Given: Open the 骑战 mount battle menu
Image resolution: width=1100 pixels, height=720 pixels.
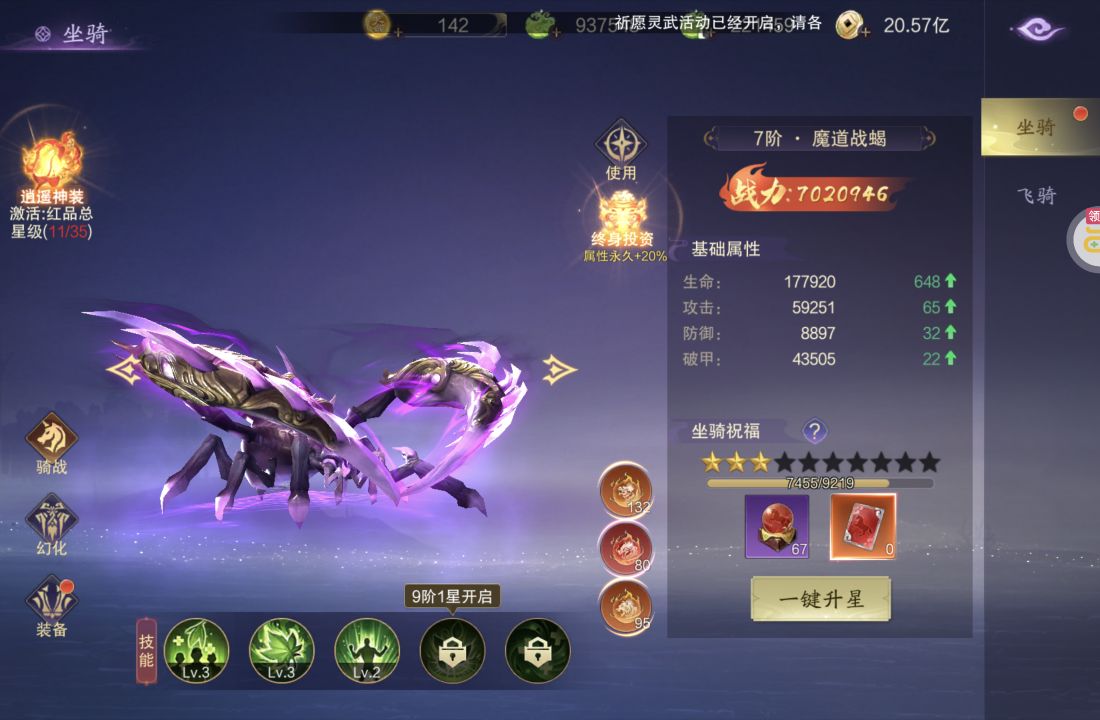Looking at the screenshot, I should (51, 438).
